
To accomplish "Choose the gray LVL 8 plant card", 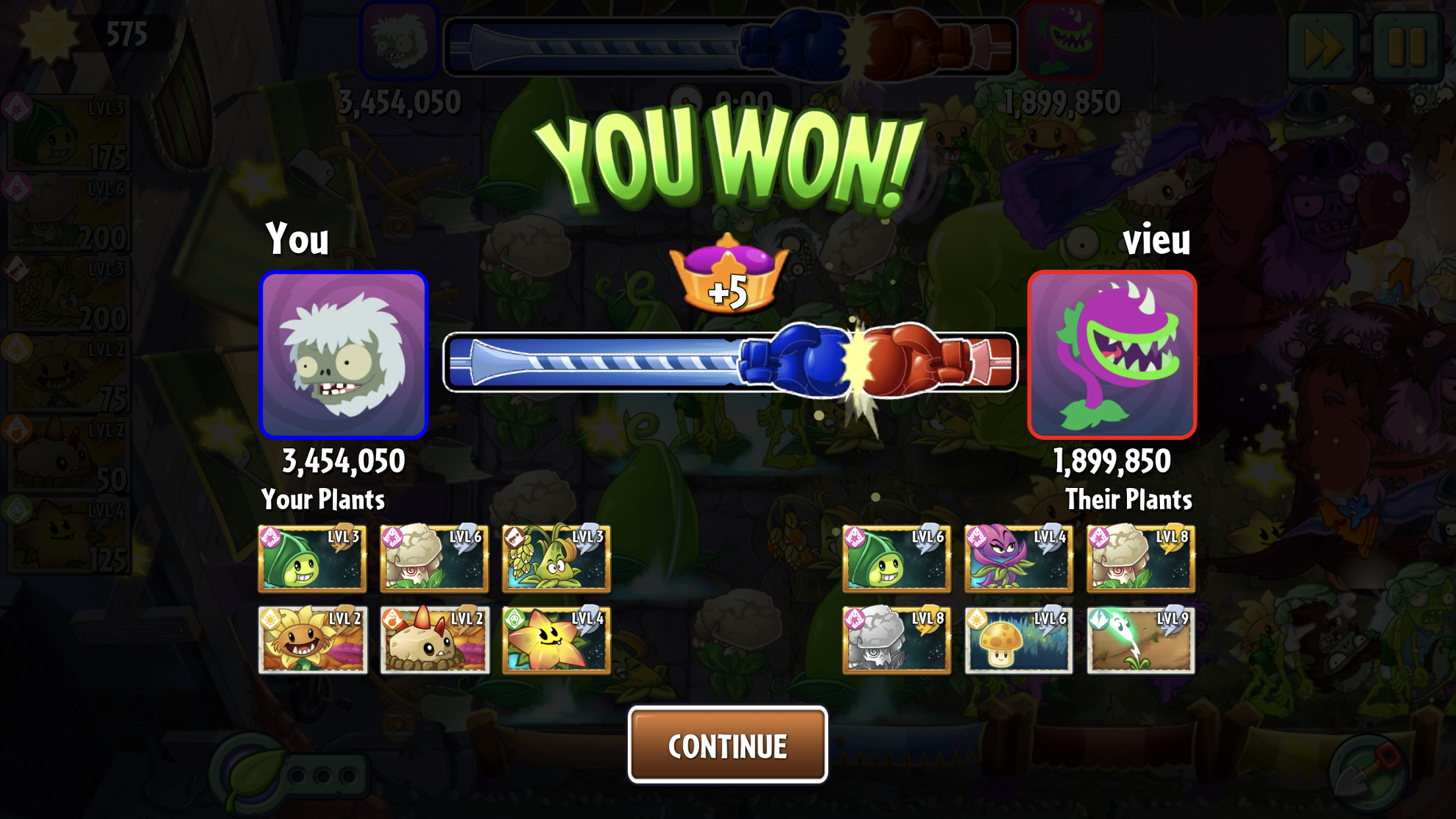I will tap(896, 640).
